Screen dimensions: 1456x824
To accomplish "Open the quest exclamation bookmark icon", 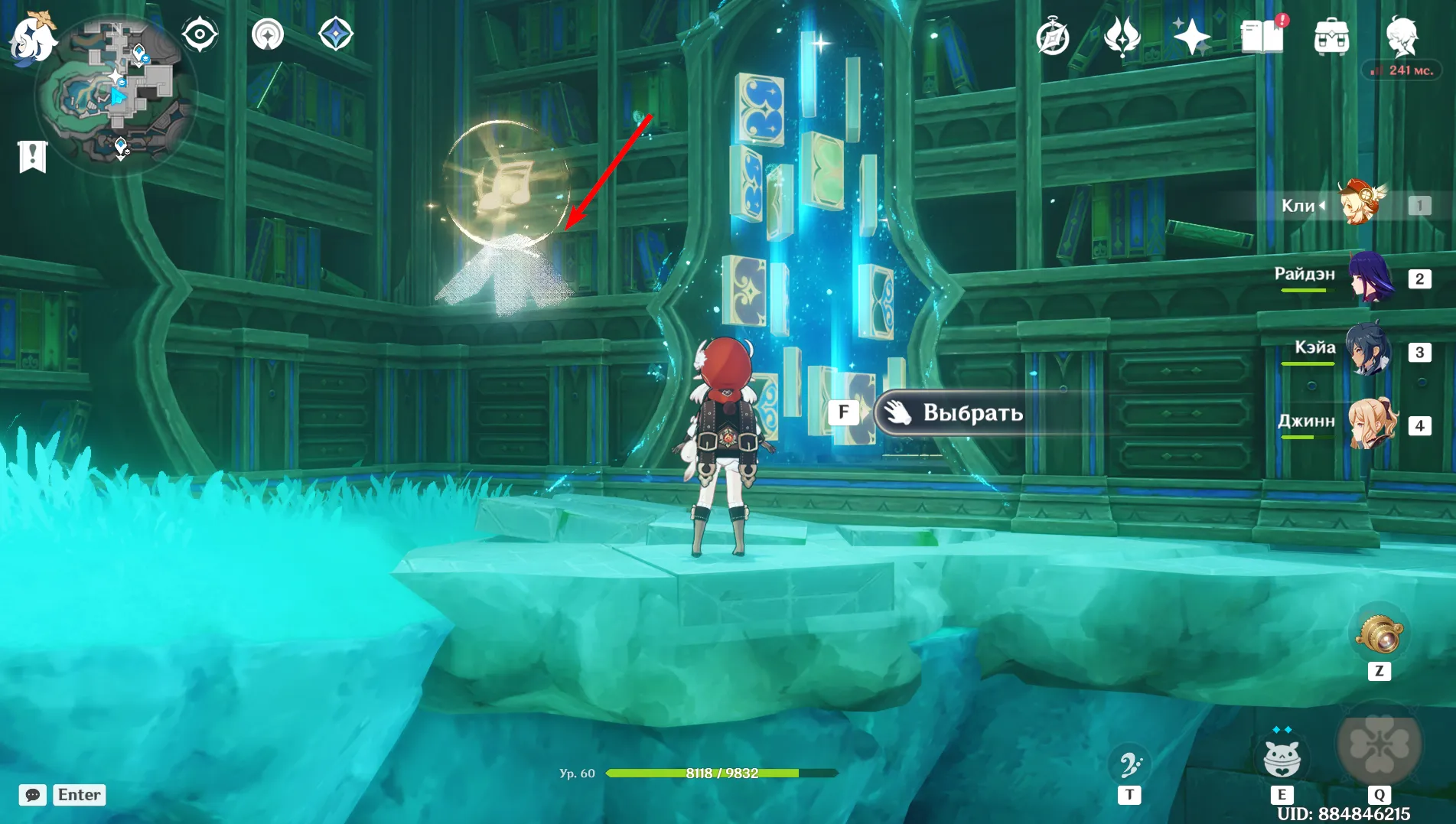I will (32, 157).
